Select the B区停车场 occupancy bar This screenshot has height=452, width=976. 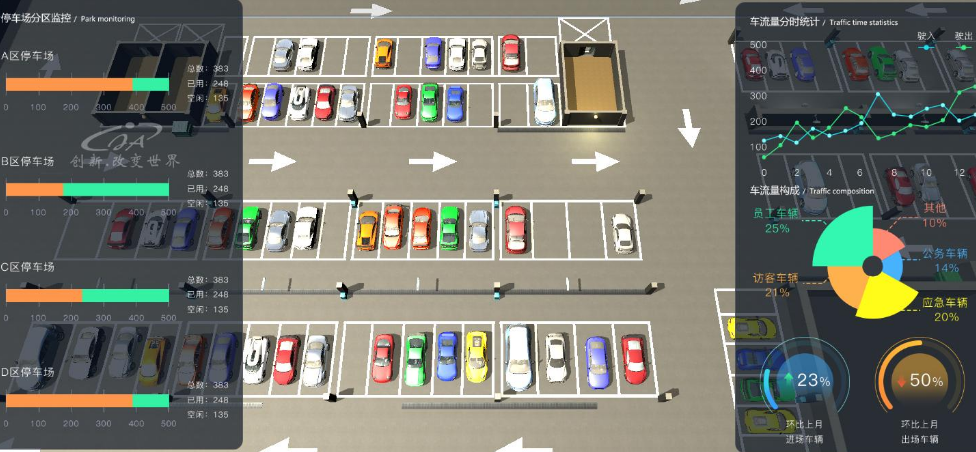[x=88, y=189]
